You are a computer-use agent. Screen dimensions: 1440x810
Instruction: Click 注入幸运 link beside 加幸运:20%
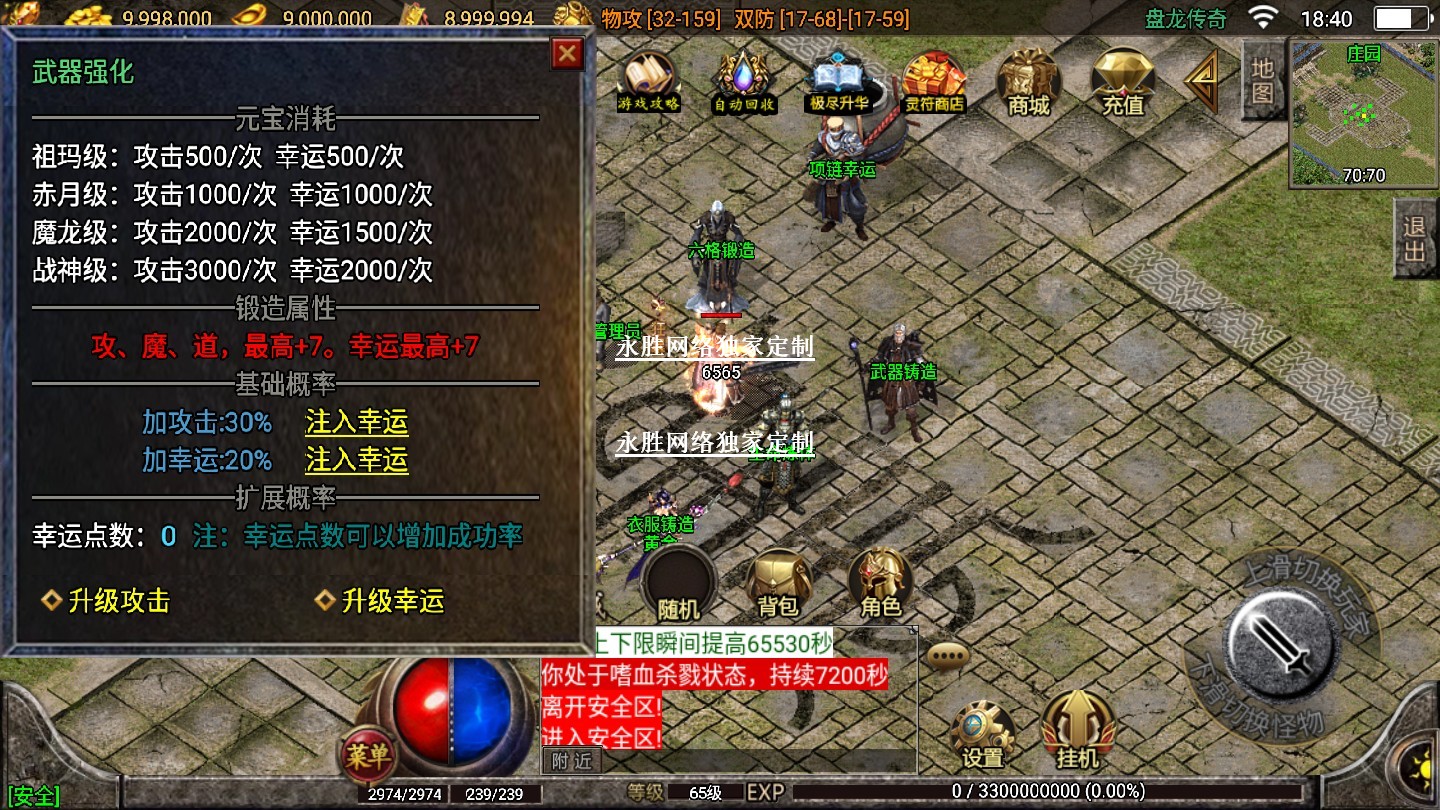[x=357, y=460]
